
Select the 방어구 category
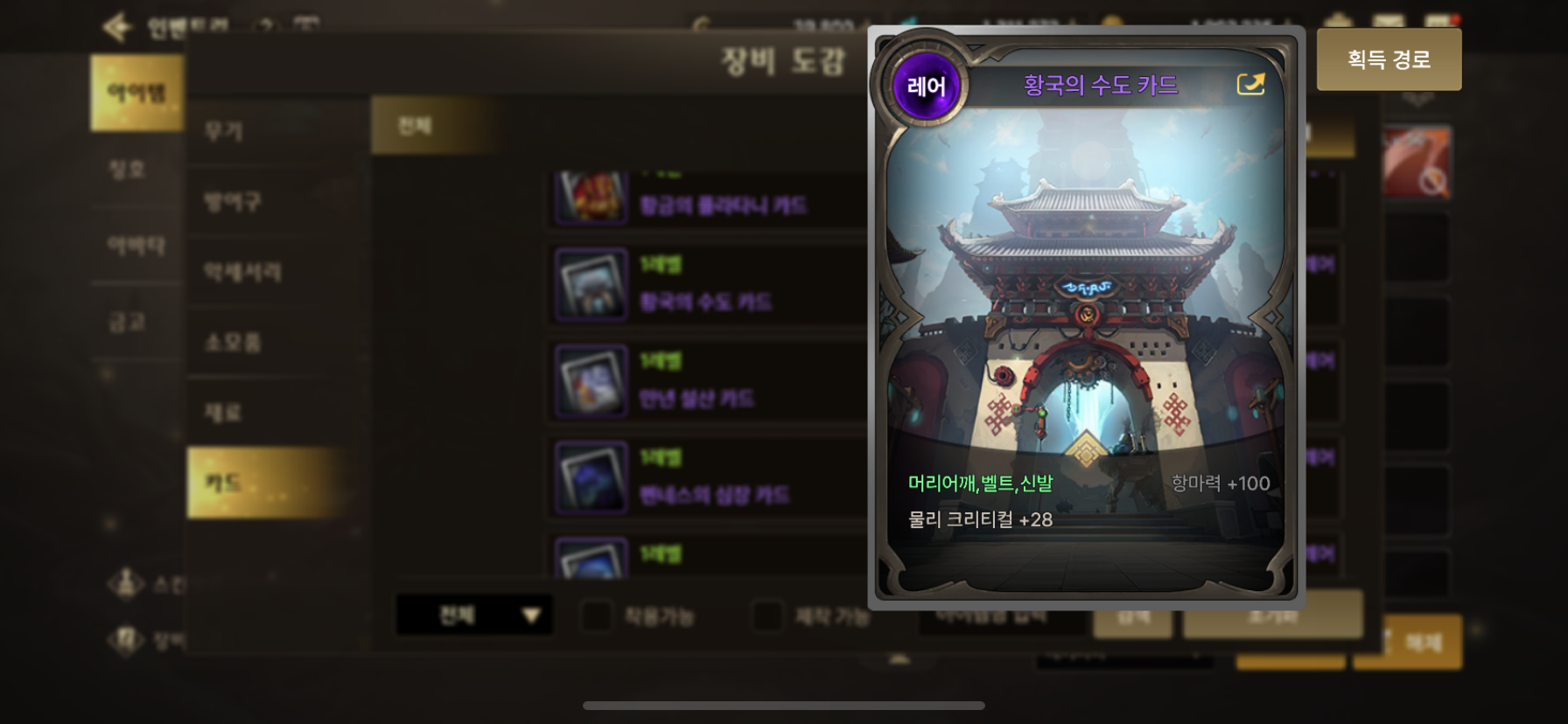pos(233,202)
